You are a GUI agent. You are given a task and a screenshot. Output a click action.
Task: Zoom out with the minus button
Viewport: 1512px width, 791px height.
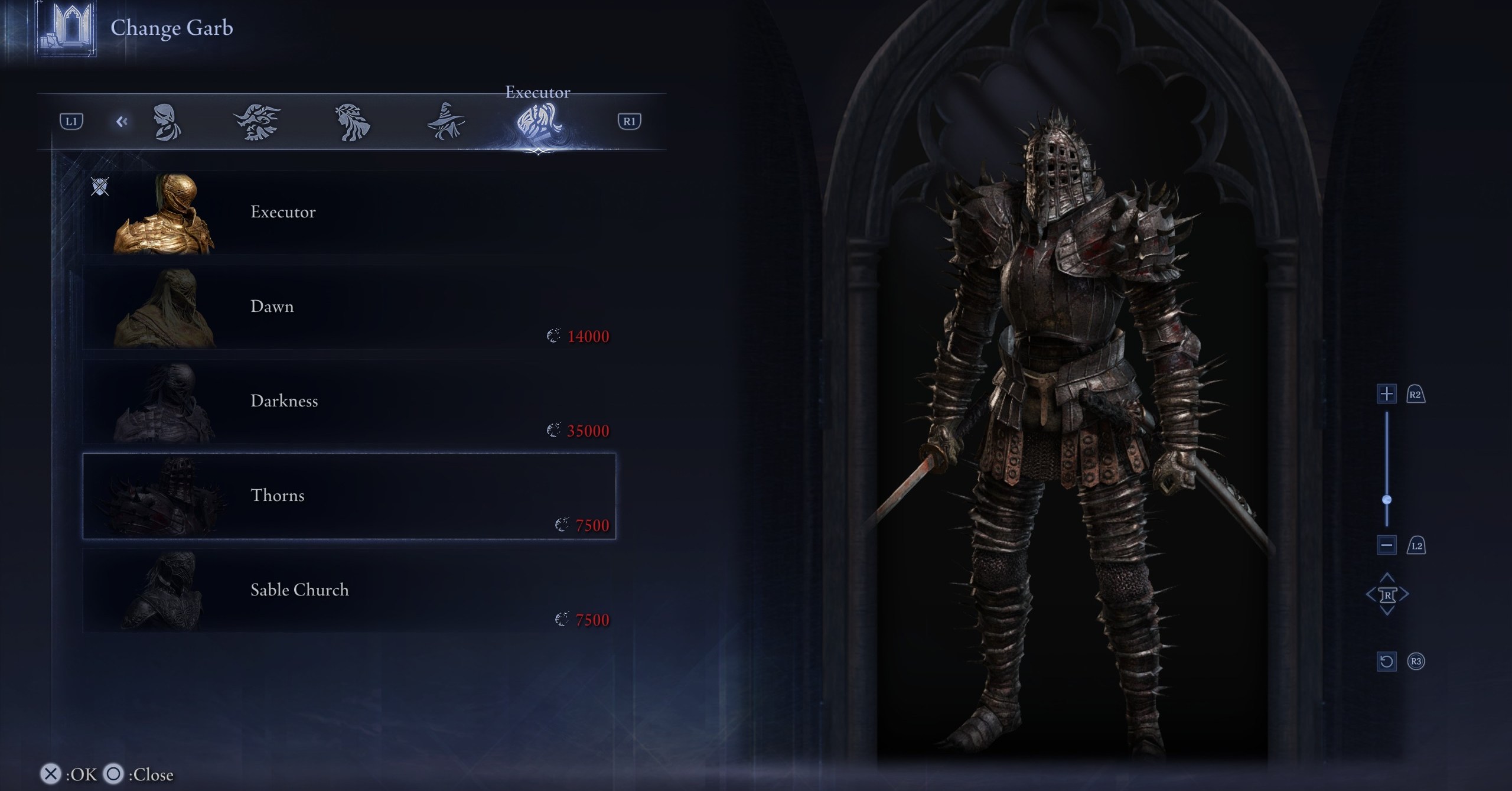[x=1386, y=545]
